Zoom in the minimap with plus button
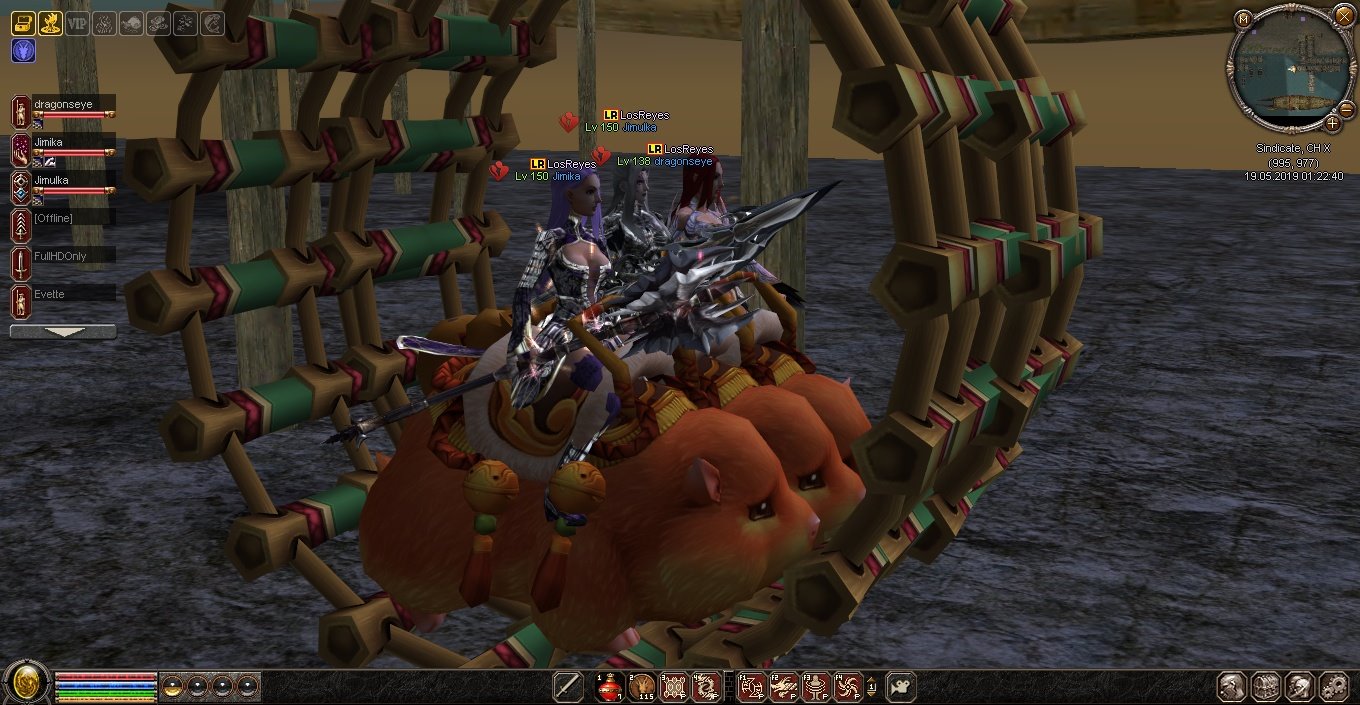Viewport: 1360px width, 705px height. (1332, 123)
